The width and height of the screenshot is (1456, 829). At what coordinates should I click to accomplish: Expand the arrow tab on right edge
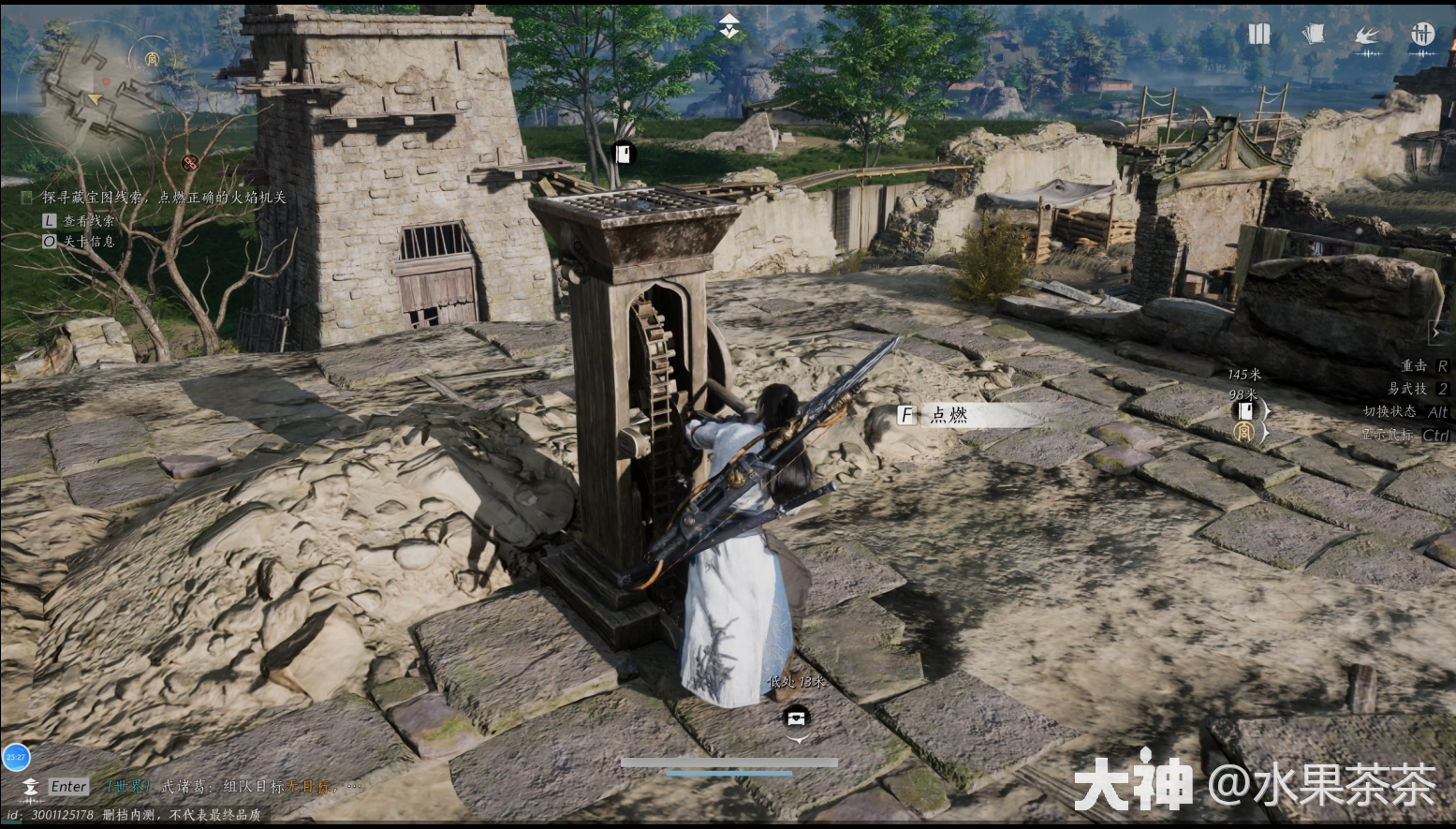[x=1436, y=332]
